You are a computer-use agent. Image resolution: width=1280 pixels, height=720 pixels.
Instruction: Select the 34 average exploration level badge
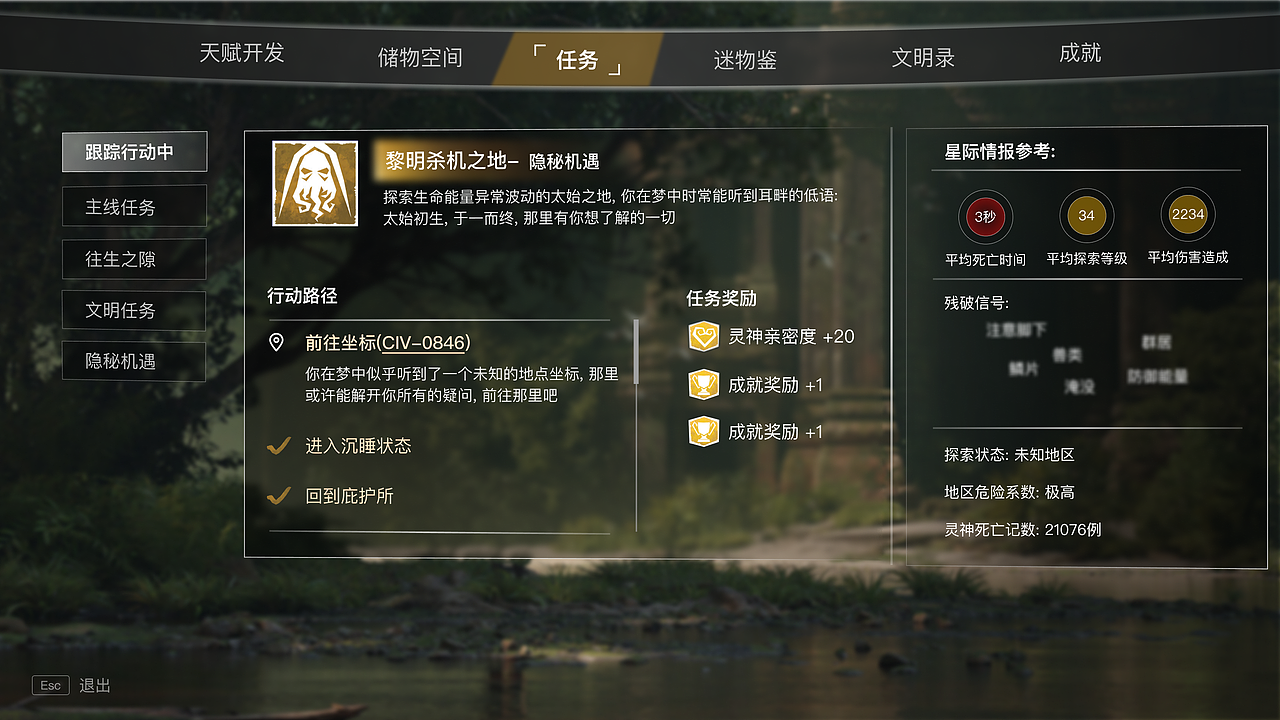tap(1086, 216)
